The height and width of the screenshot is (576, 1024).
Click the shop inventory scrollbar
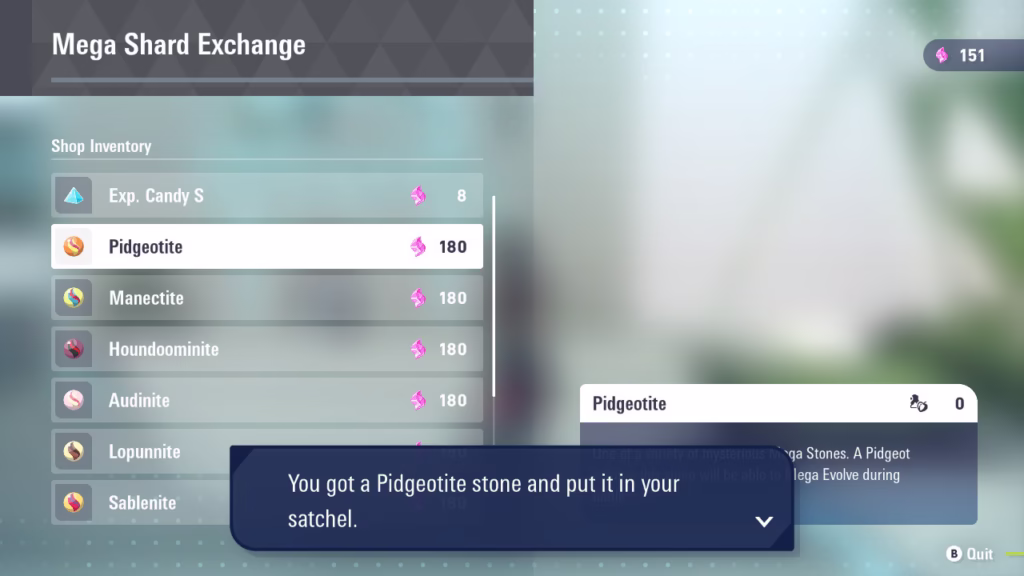coord(494,297)
